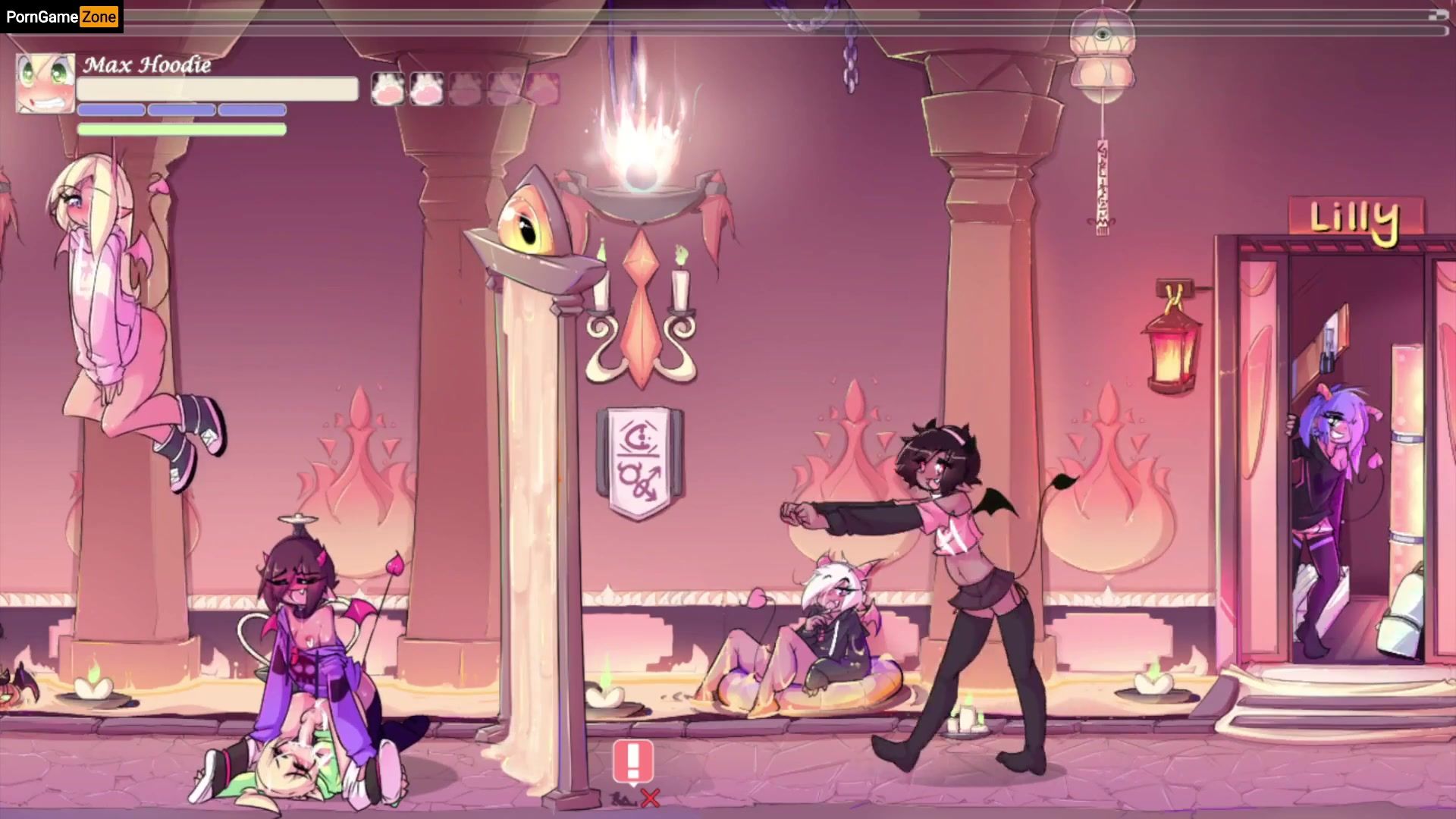Image resolution: width=1456 pixels, height=819 pixels.
Task: Click the red exclamation mark alert icon
Action: coord(633,761)
